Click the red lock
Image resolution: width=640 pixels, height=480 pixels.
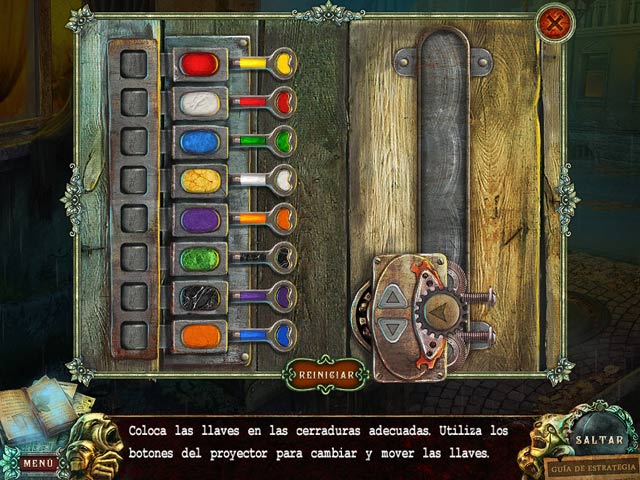[x=200, y=65]
